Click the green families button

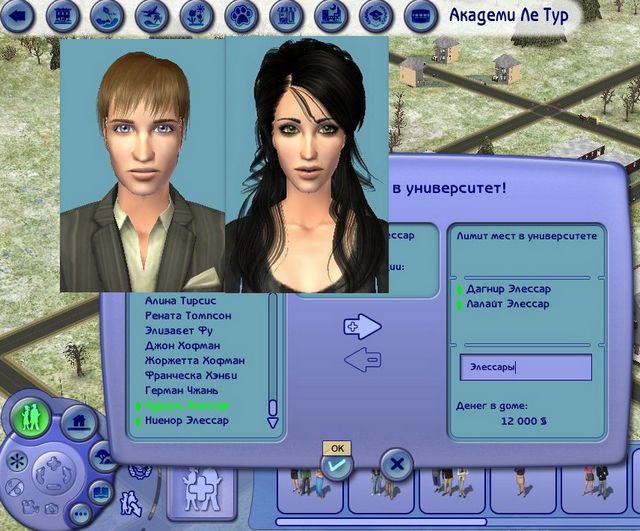click(34, 416)
